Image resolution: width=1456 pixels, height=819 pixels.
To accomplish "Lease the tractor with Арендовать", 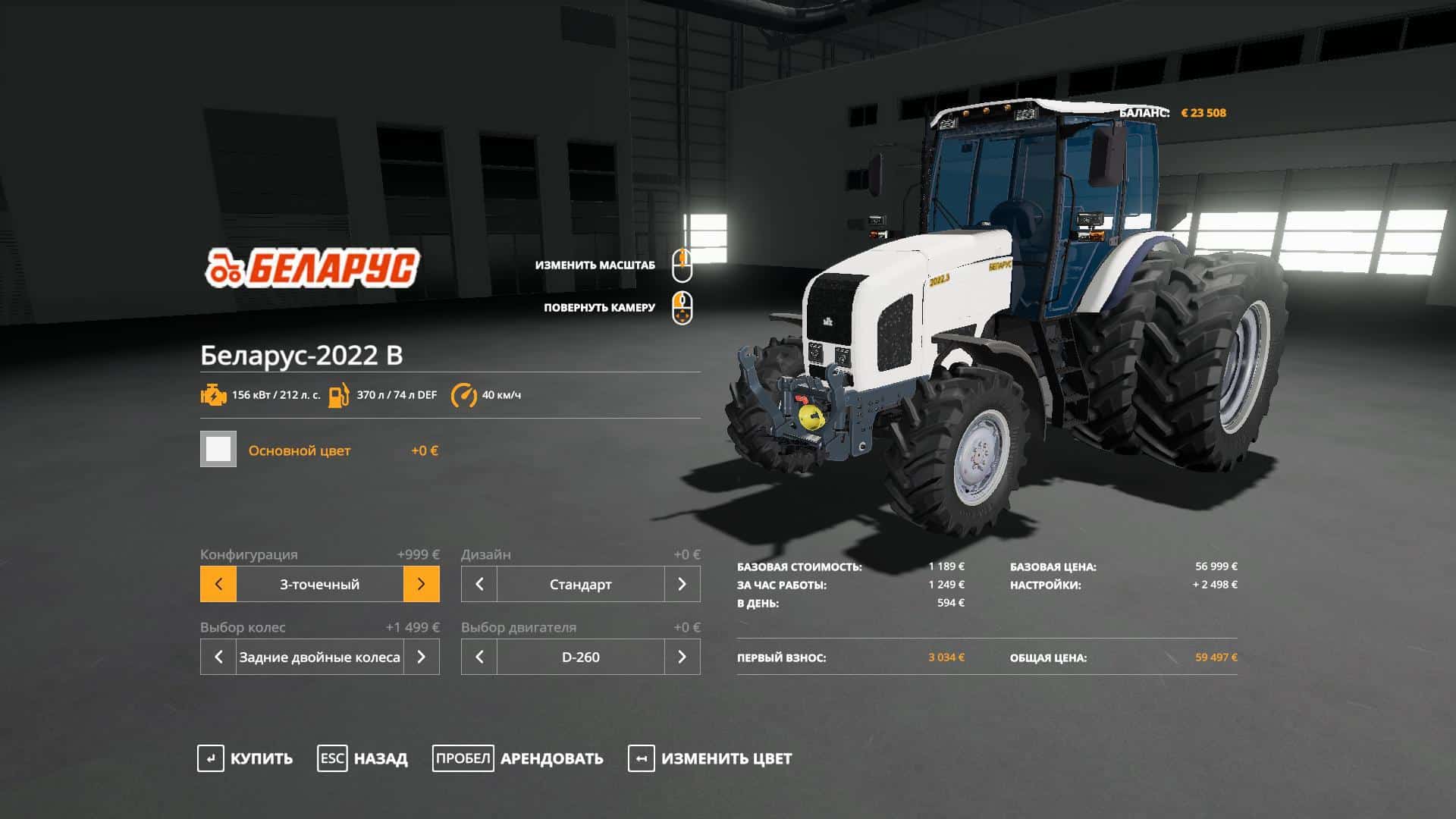I will 518,758.
